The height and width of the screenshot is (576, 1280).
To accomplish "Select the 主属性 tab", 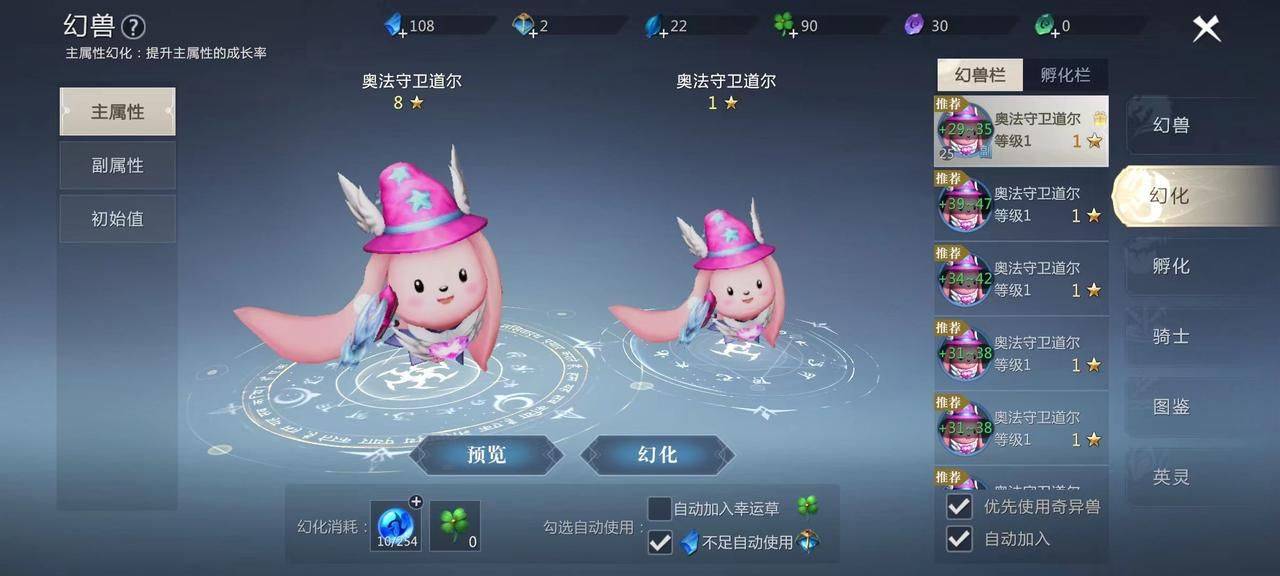I will click(x=118, y=112).
